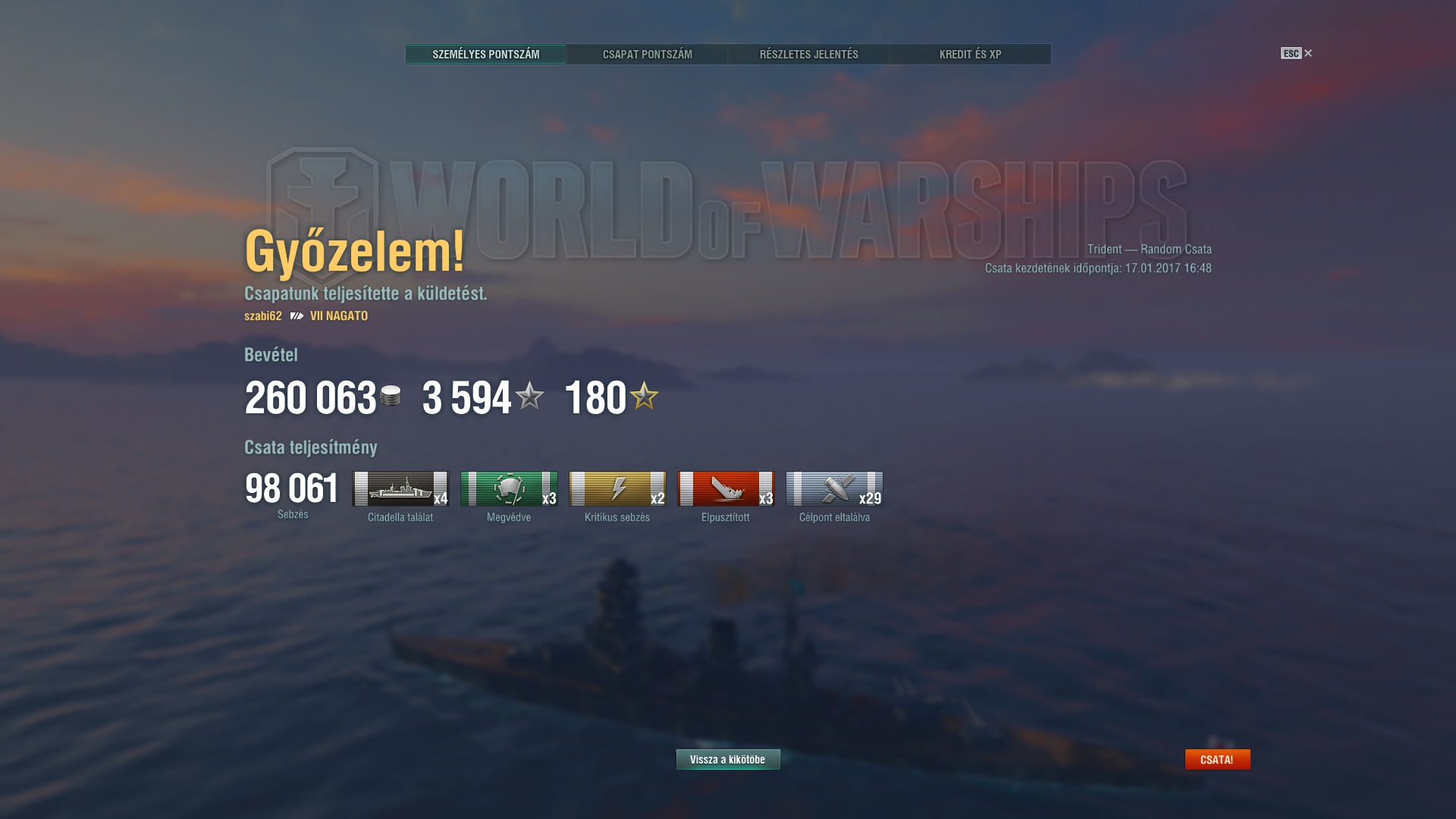The image size is (1456, 819).
Task: Show the Részletes Jelentés tab
Action: 808,54
